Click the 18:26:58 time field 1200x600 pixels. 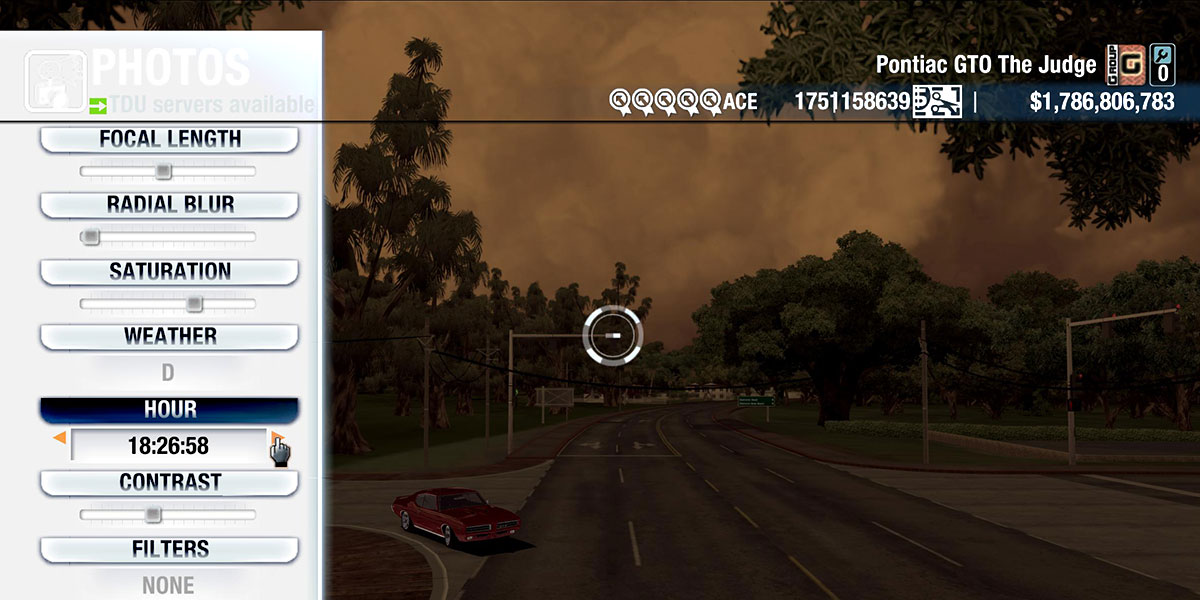point(168,446)
